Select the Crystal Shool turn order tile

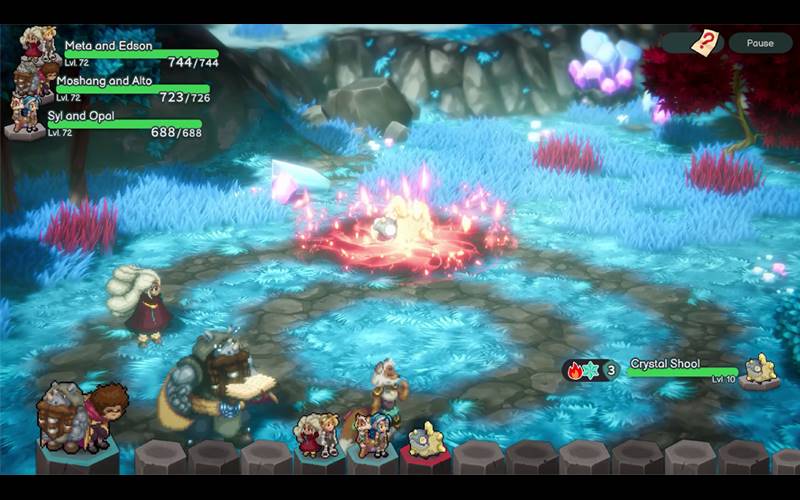point(427,442)
